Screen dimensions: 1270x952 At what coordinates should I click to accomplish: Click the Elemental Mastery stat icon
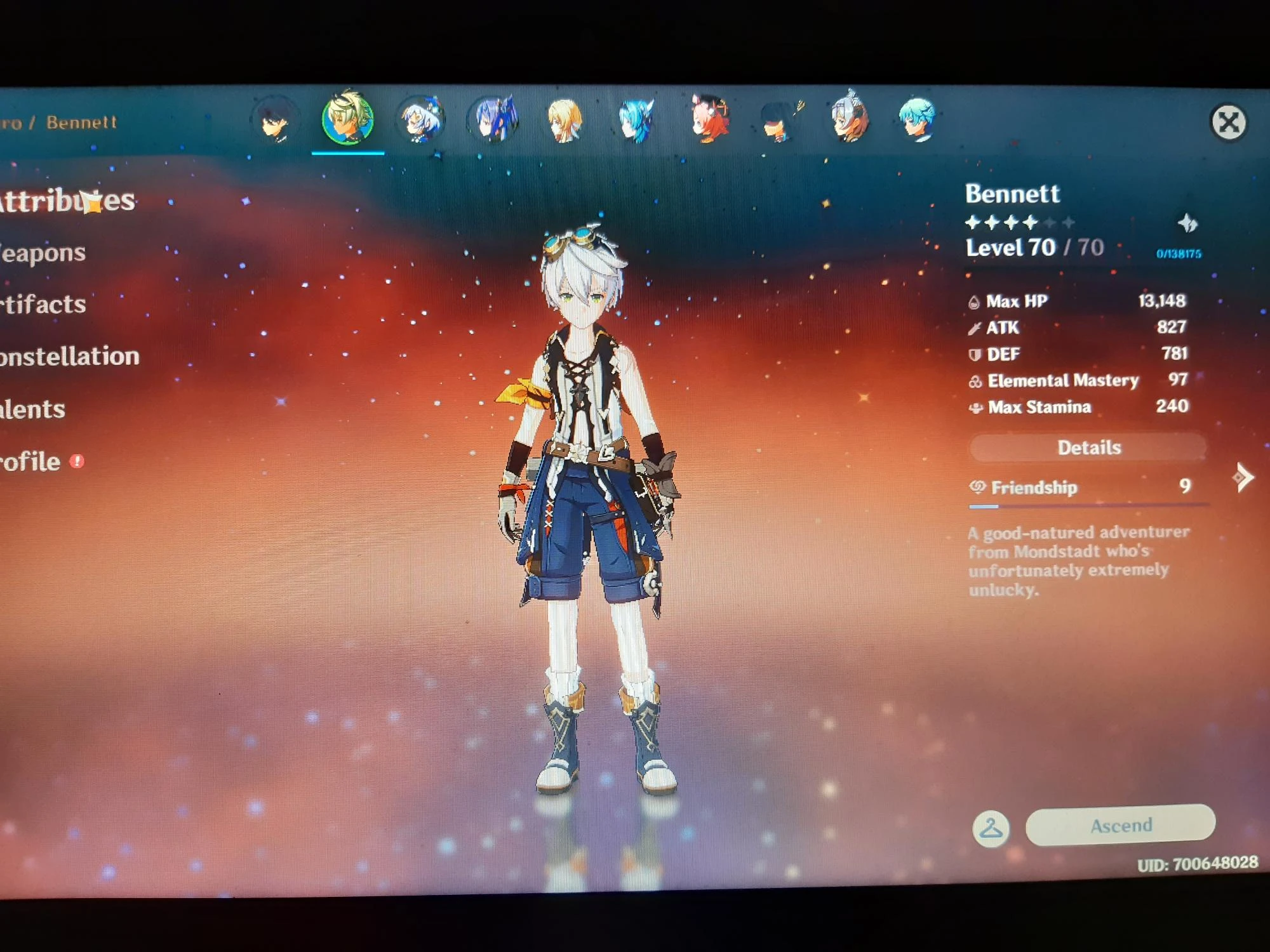pyautogui.click(x=977, y=381)
